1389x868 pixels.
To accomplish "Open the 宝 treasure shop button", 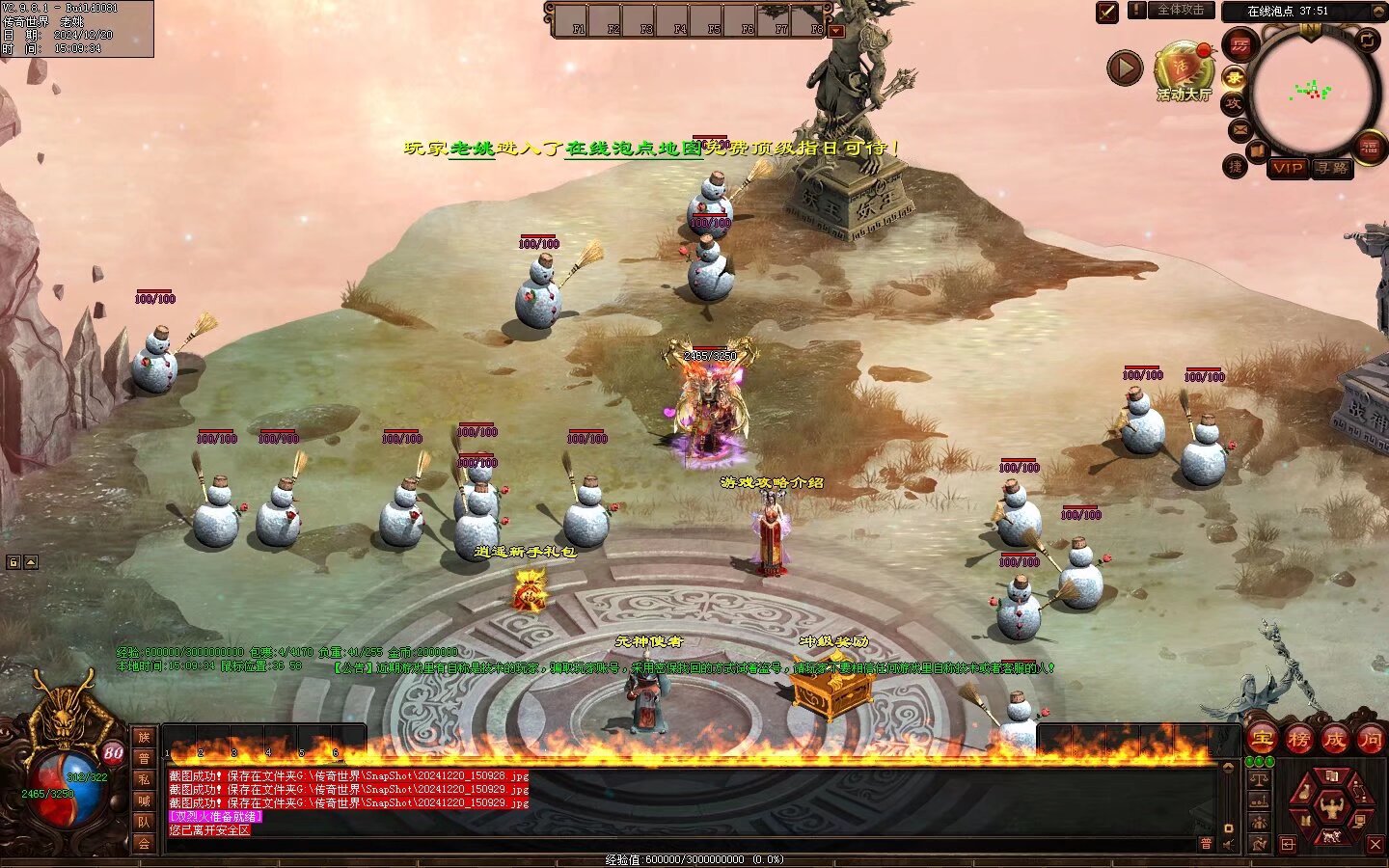I will click(1262, 740).
